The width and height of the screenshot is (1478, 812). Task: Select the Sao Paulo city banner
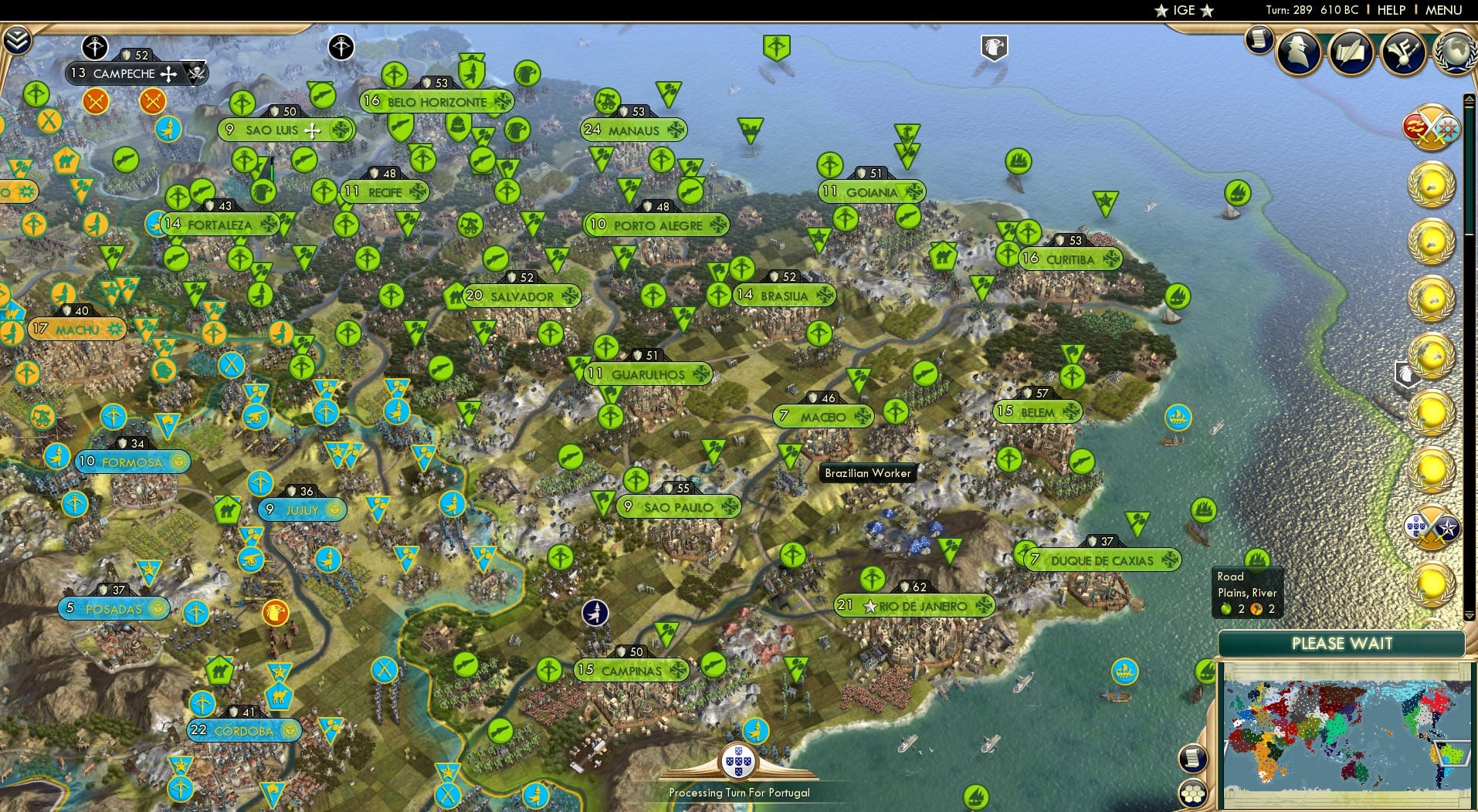680,507
